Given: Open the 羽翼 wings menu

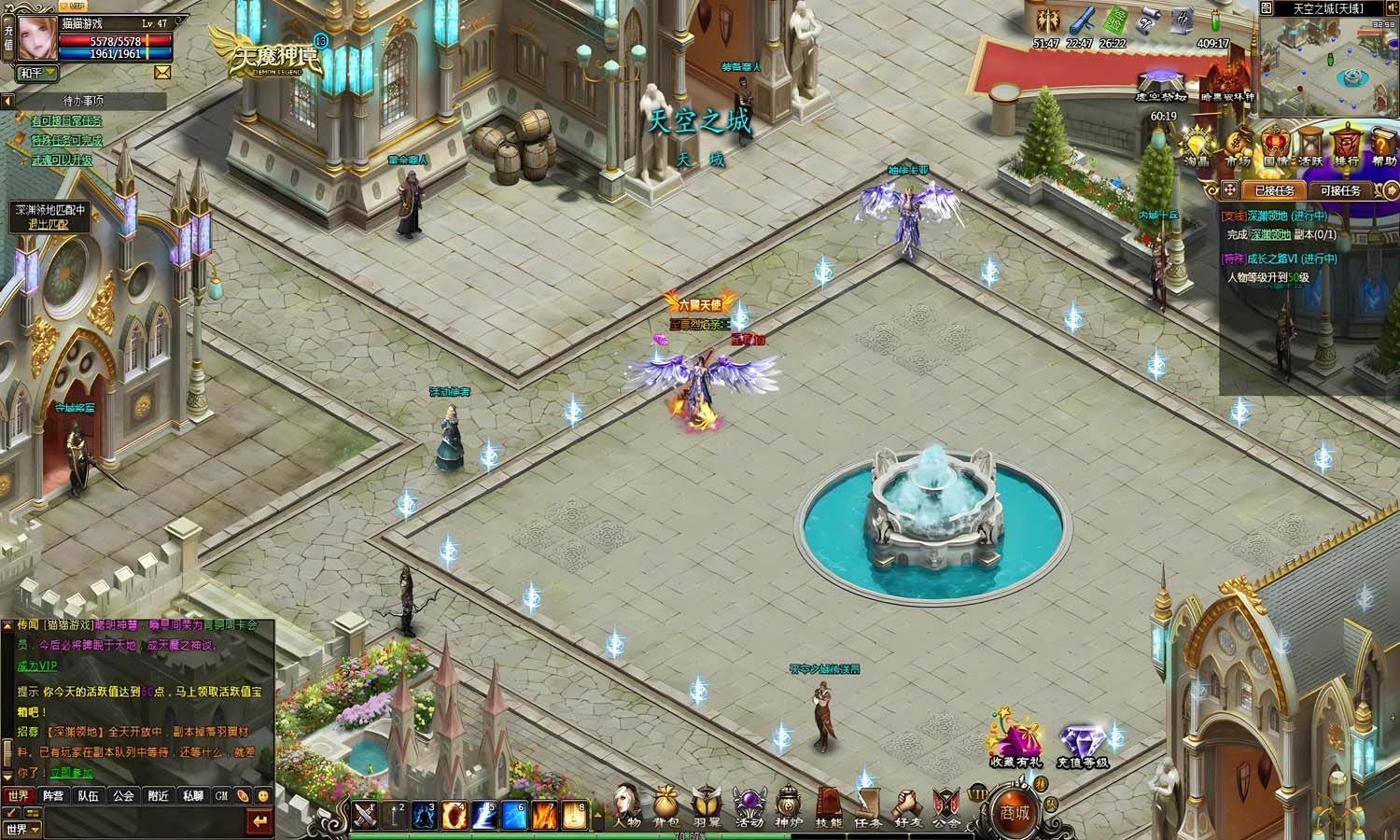Looking at the screenshot, I should click(707, 805).
